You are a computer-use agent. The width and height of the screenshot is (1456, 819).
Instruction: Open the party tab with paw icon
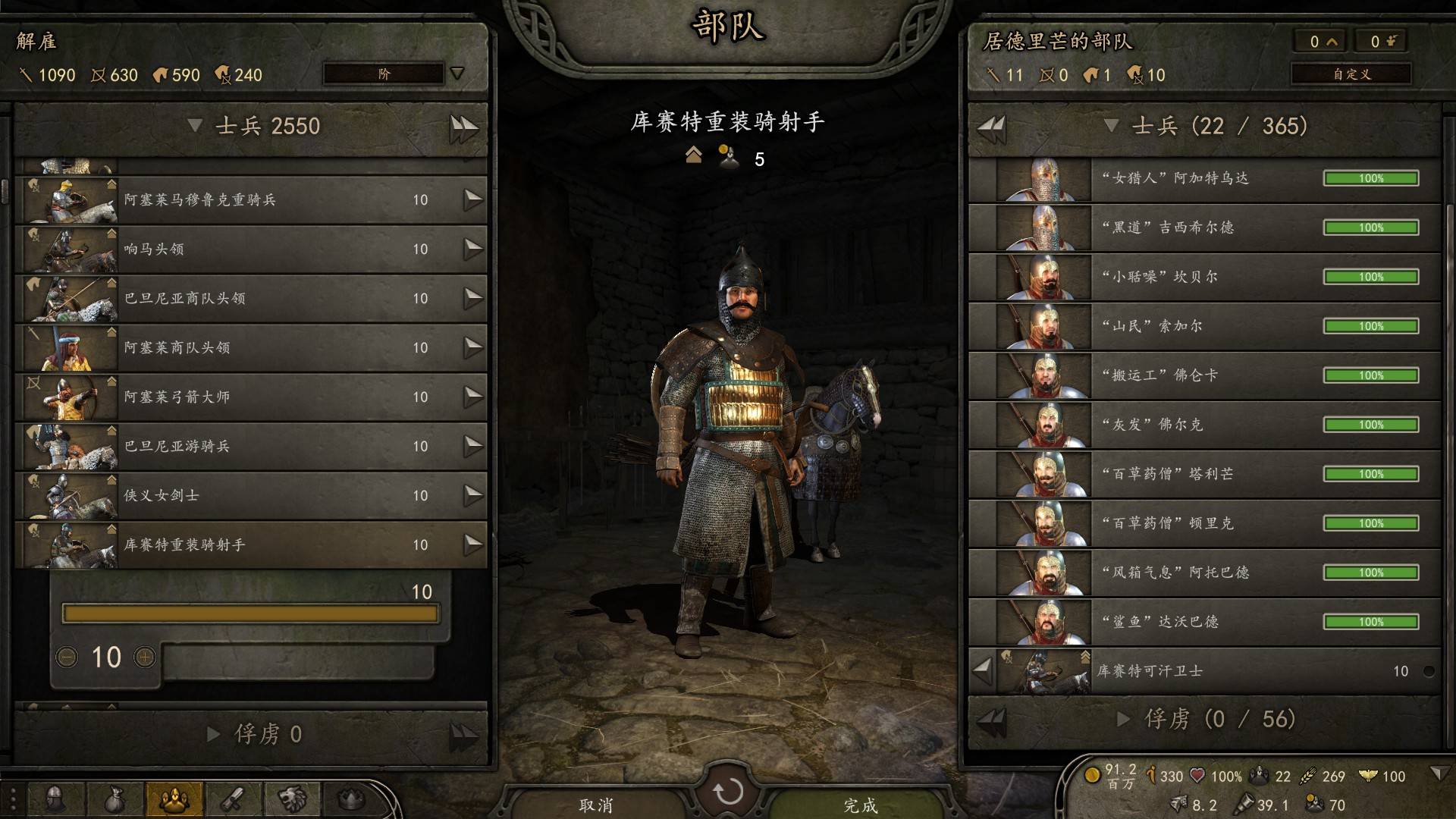tap(174, 799)
